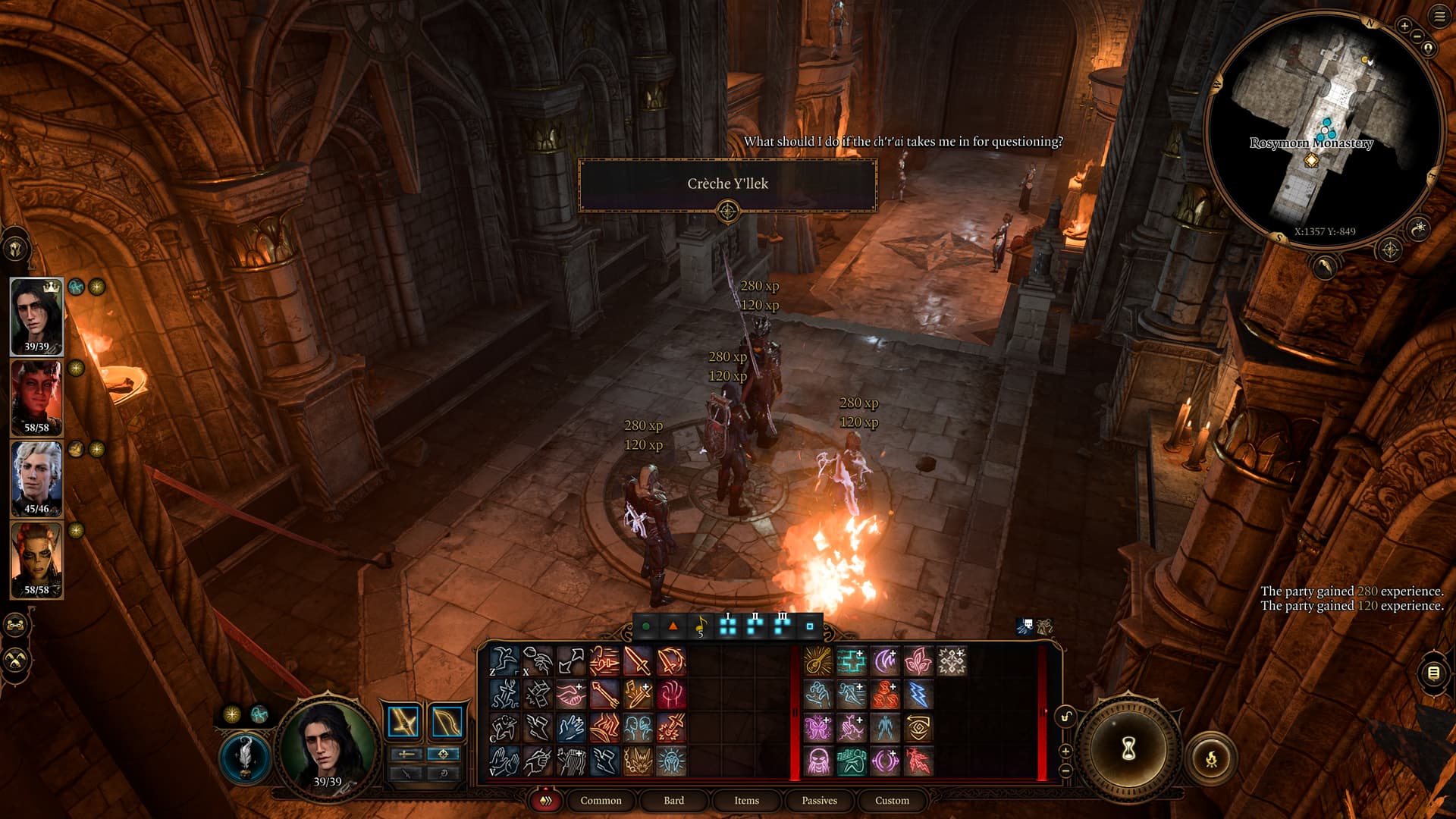Cast the blue lightning bolt spell
1456x819 pixels.
coord(918,695)
